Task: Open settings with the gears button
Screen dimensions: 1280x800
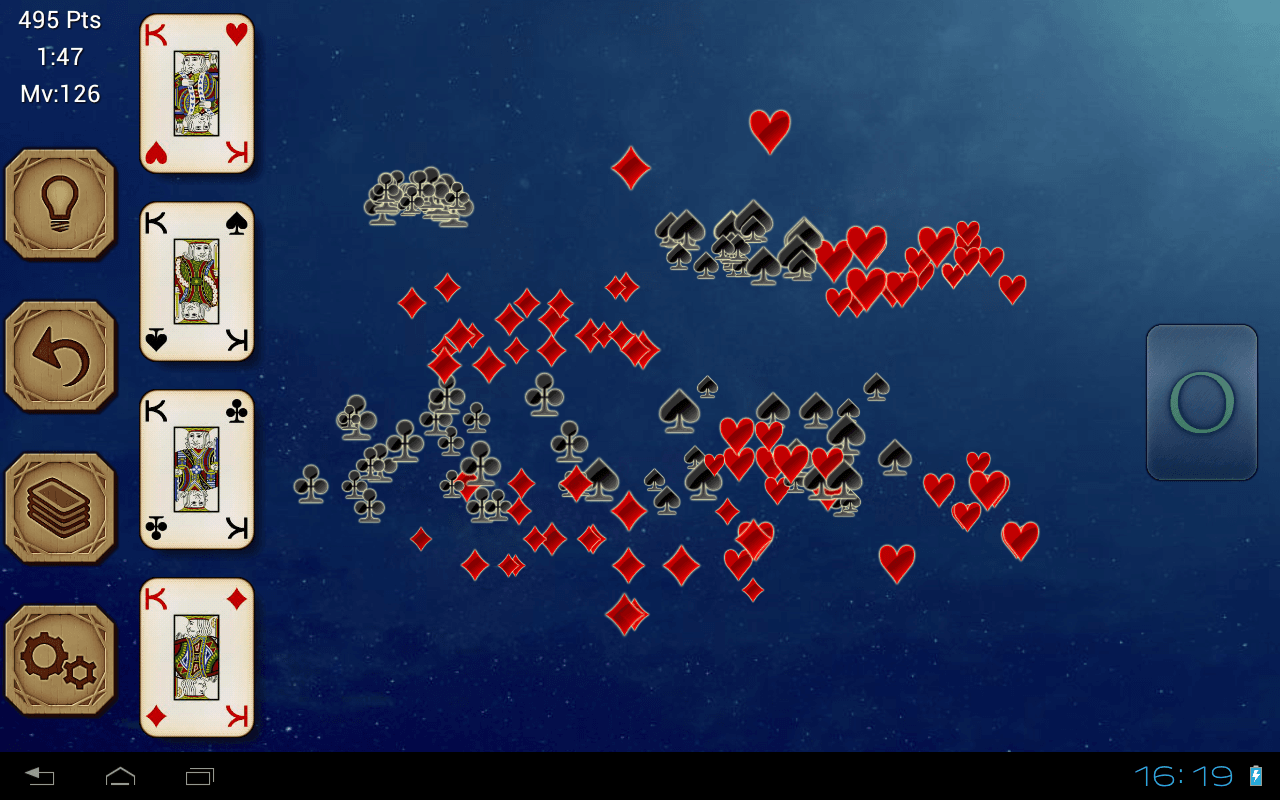Action: pos(60,660)
